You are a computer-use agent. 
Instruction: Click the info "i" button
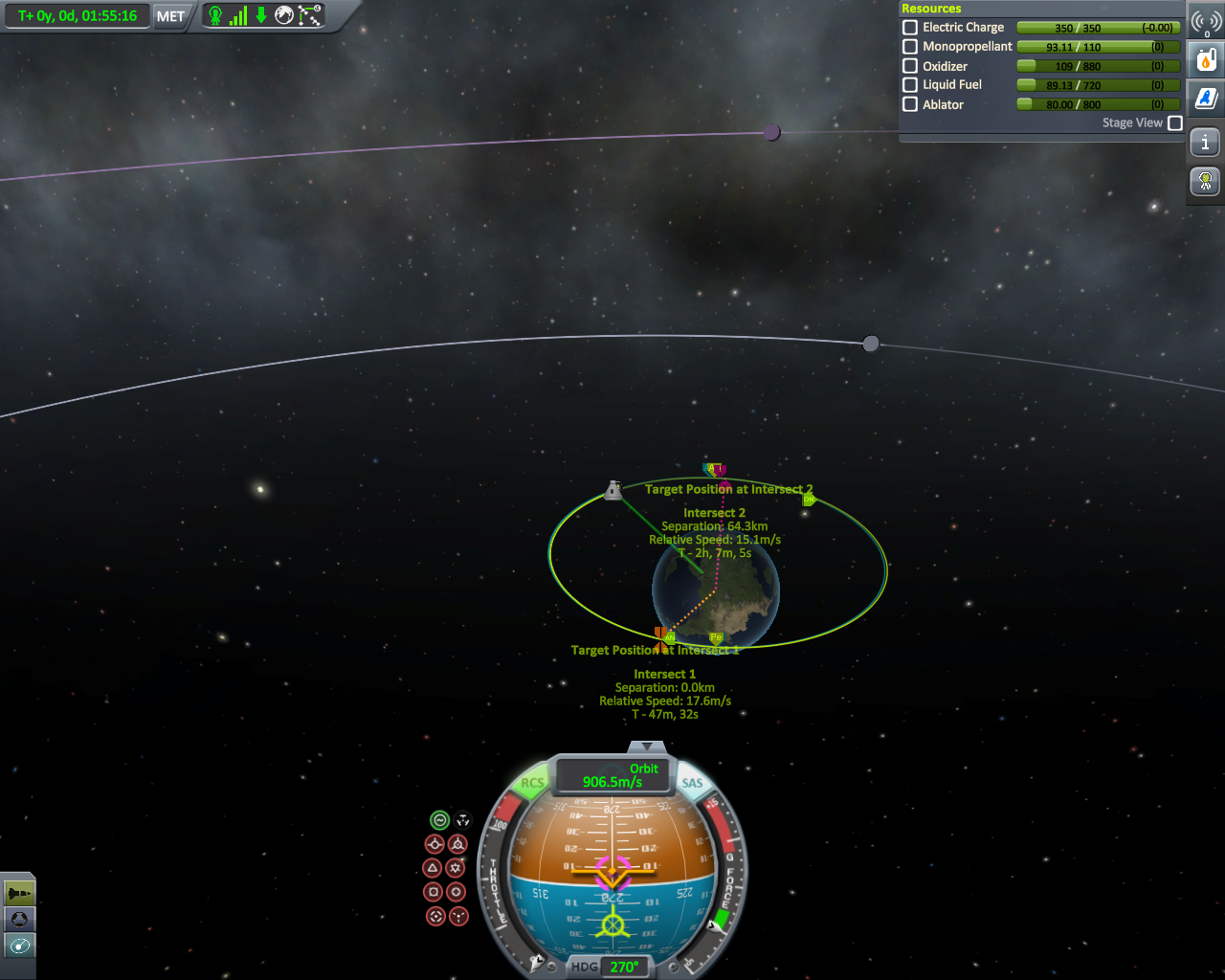tap(1206, 143)
